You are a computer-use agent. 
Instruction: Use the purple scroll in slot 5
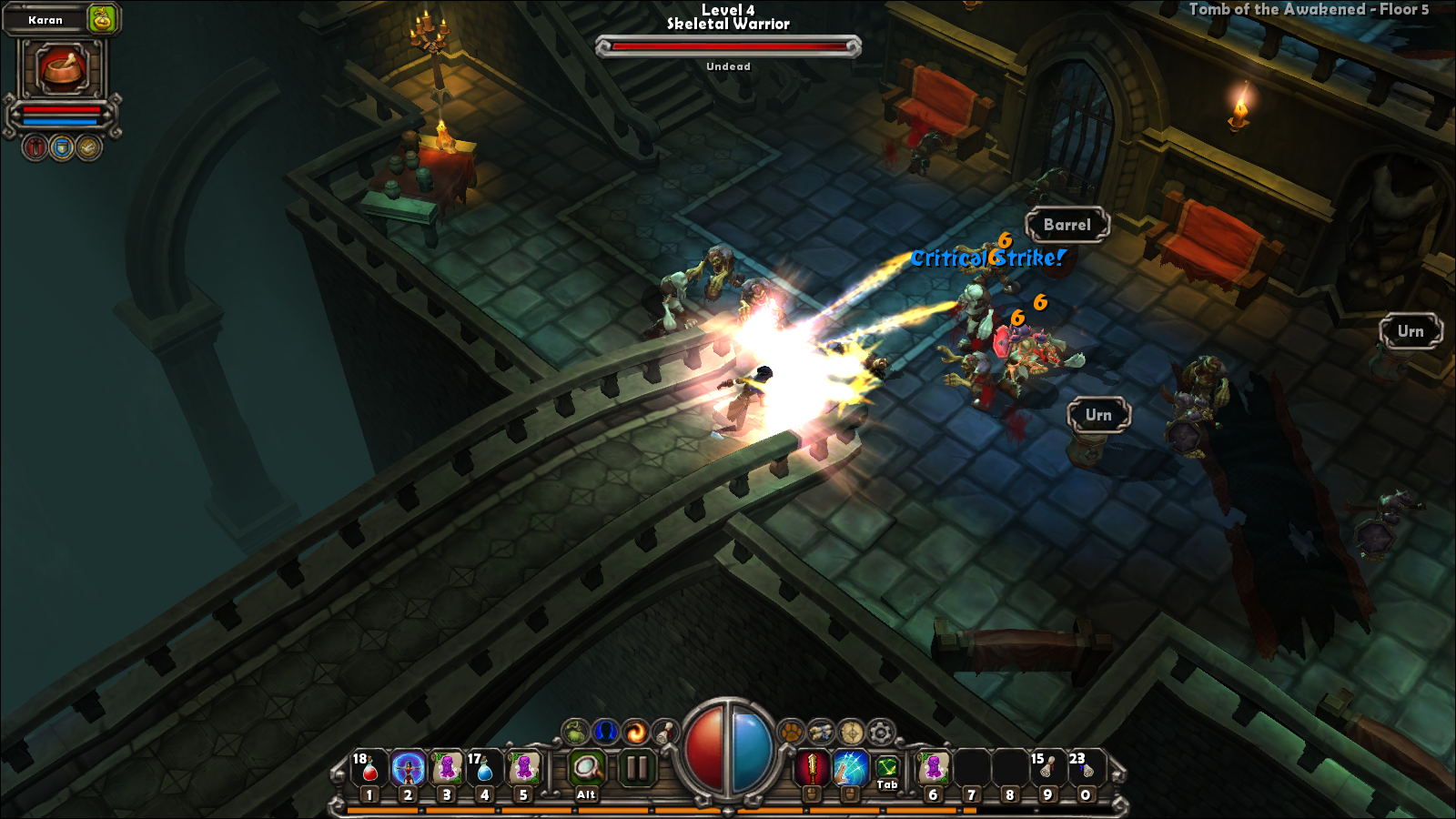(x=523, y=769)
